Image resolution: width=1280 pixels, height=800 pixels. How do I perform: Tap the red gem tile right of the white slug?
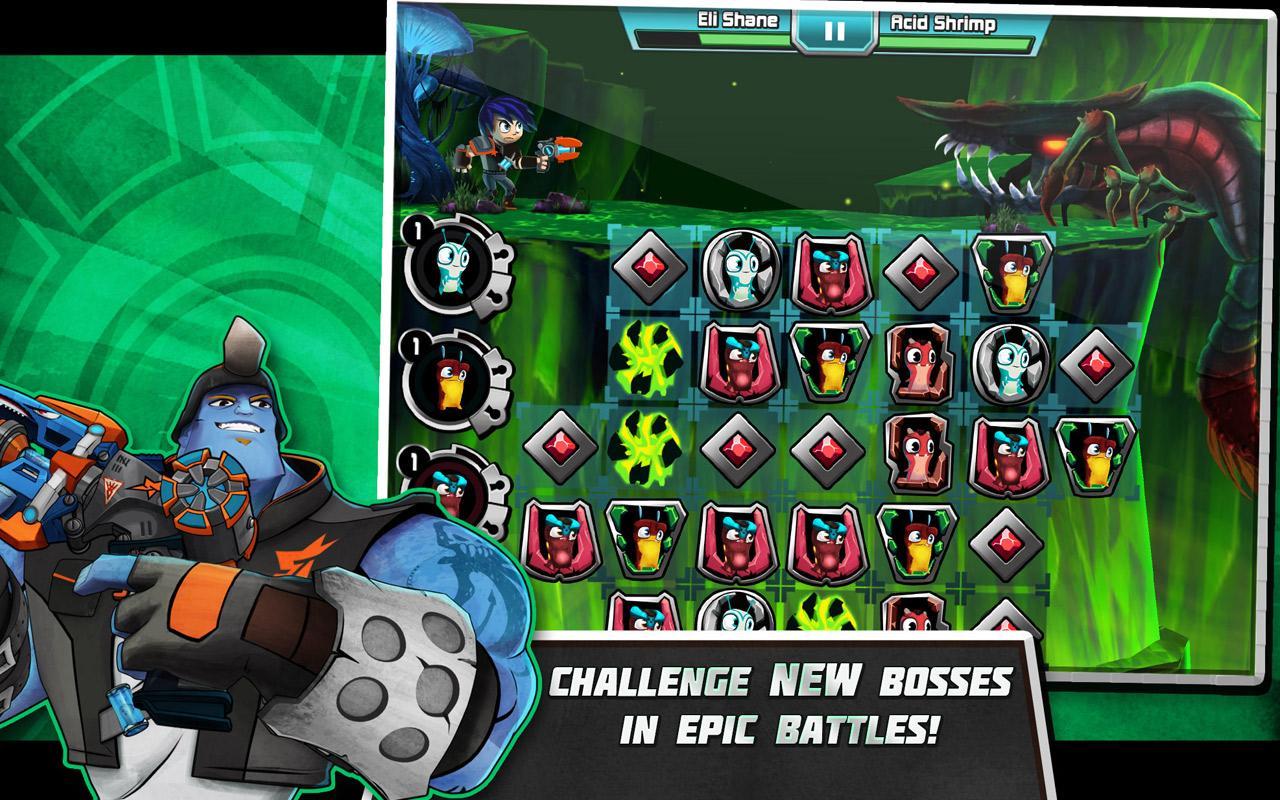1094,361
